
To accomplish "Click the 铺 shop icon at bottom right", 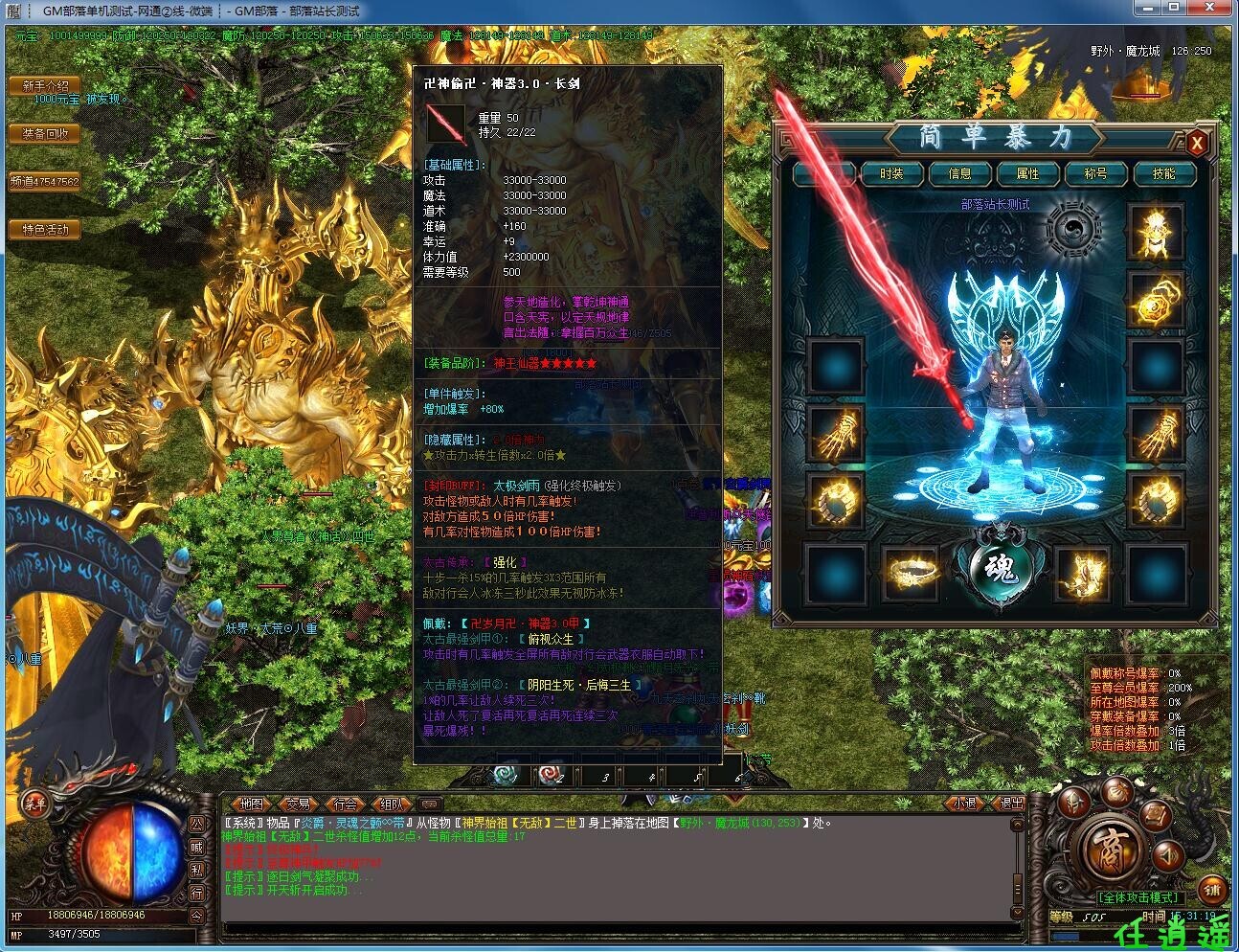I will (1211, 890).
